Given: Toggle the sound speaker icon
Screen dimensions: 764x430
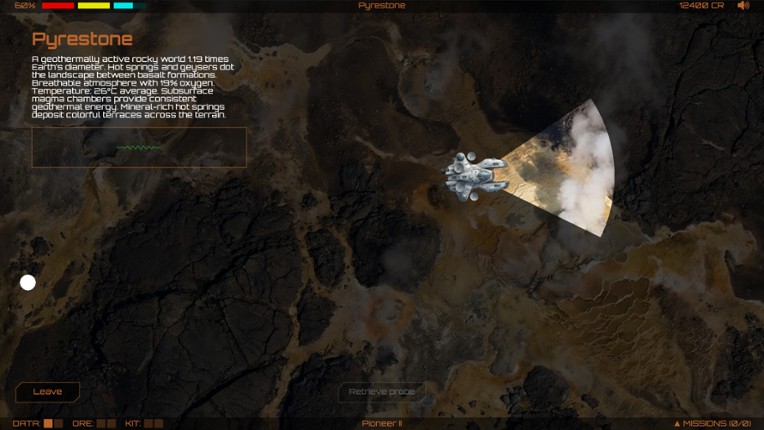Looking at the screenshot, I should pyautogui.click(x=743, y=6).
